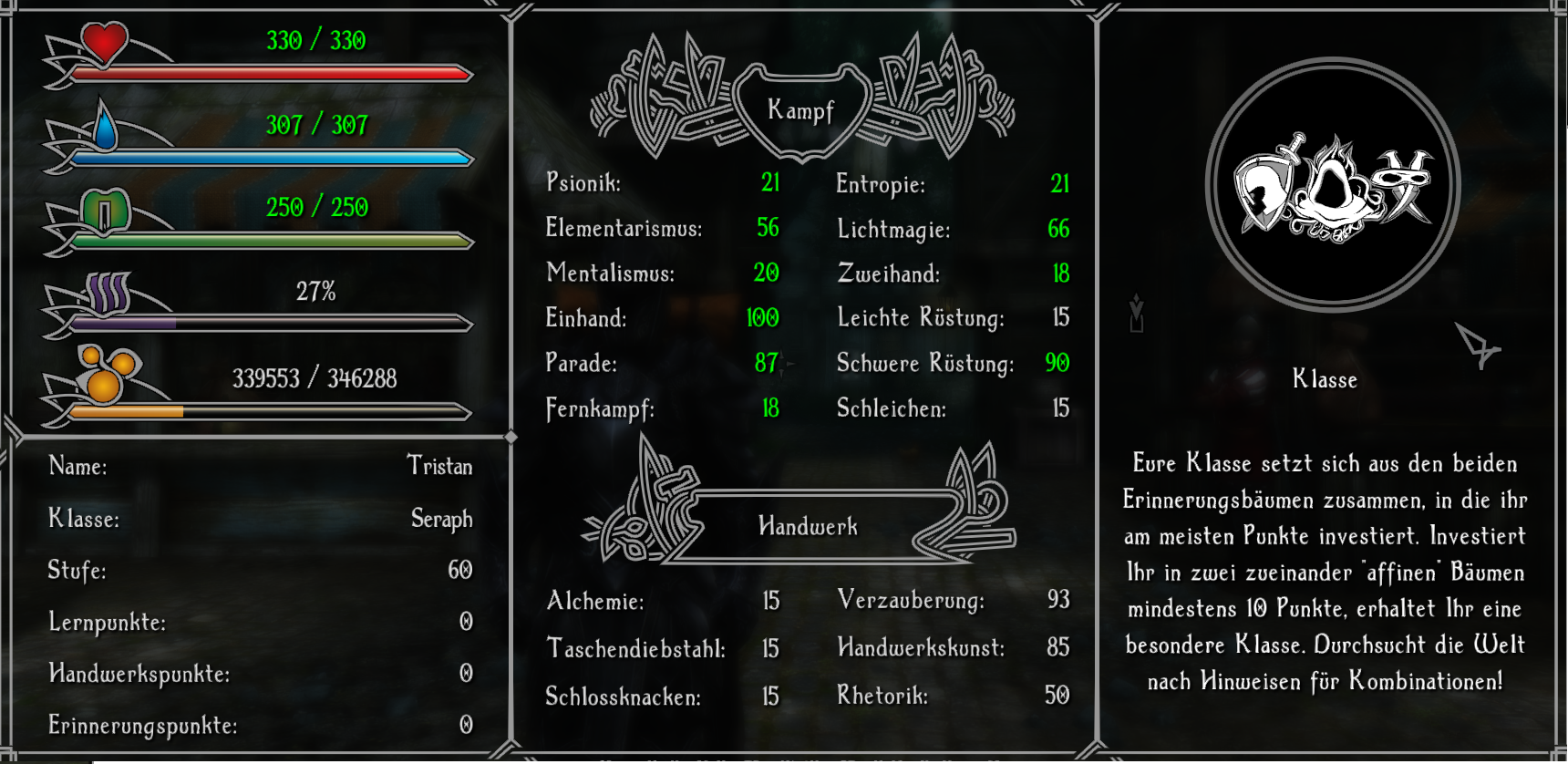This screenshot has width=1568, height=764.
Task: Click the Zweihand skill entry
Action: coord(953,273)
